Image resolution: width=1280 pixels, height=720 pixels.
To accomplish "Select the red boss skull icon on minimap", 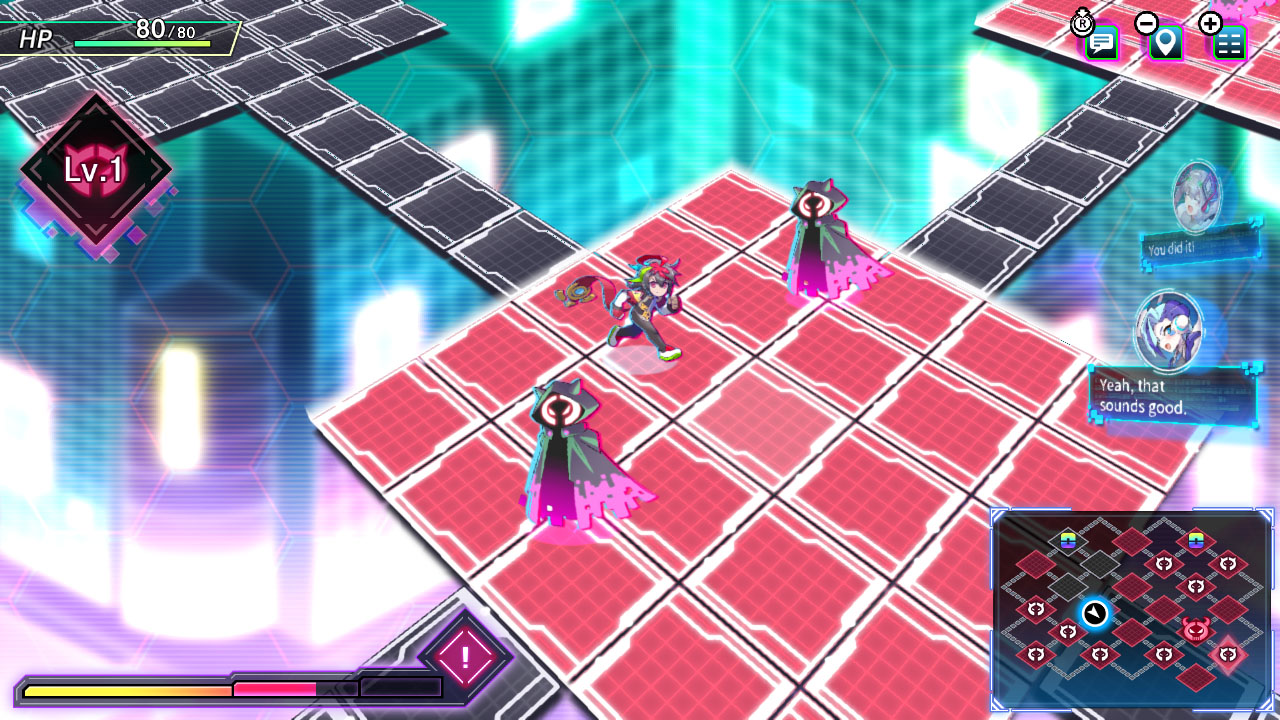I will pyautogui.click(x=1195, y=629).
